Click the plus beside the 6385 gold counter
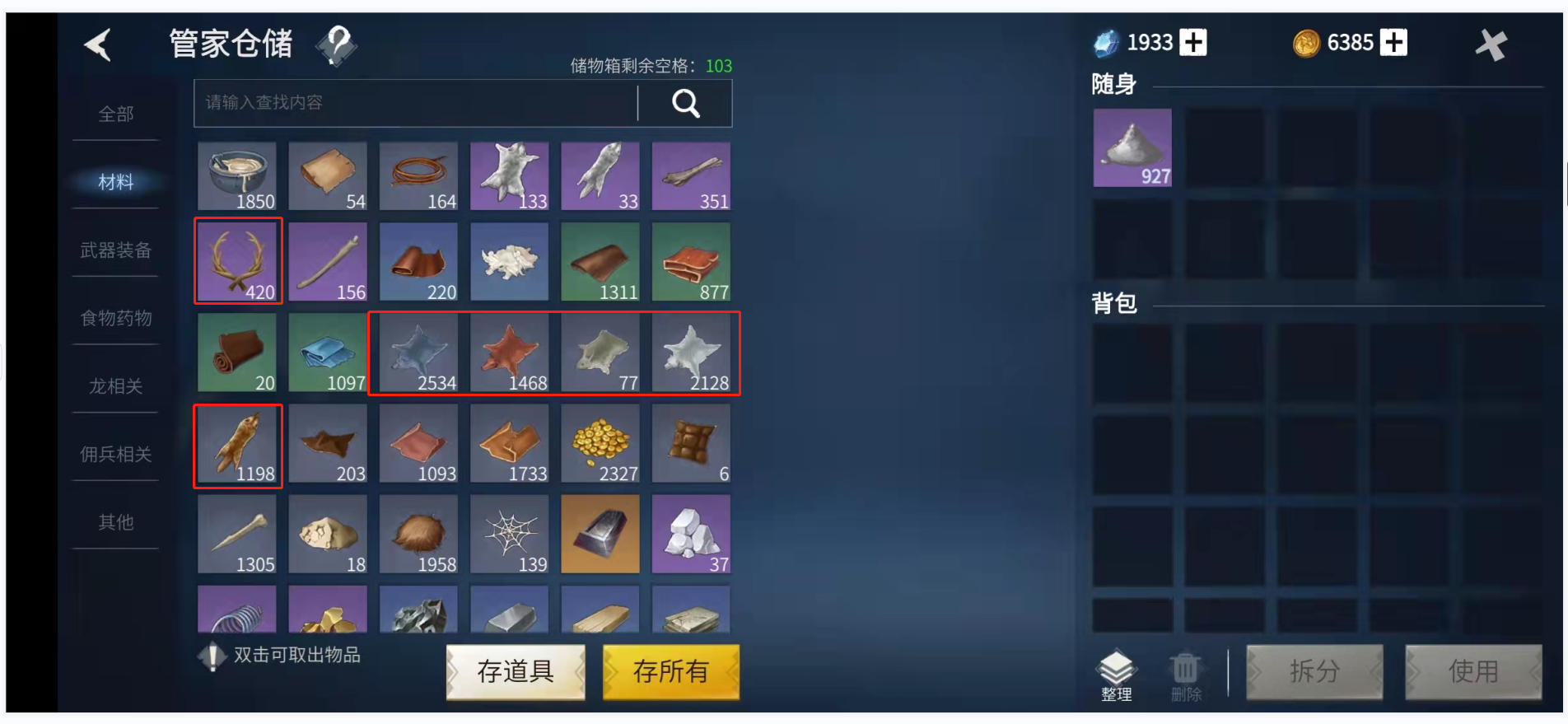Screen dimensions: 1568x724 pyautogui.click(x=1392, y=41)
